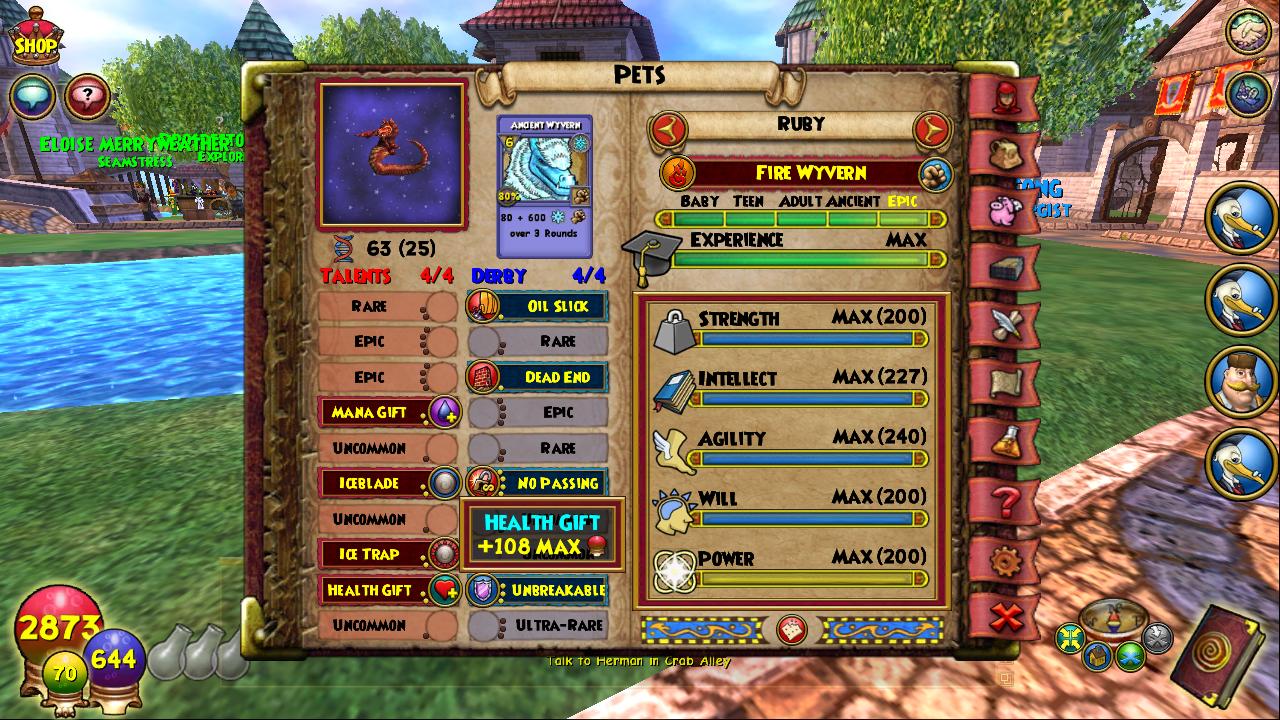Select the Ice Trap talent
Image resolution: width=1280 pixels, height=720 pixels.
388,554
